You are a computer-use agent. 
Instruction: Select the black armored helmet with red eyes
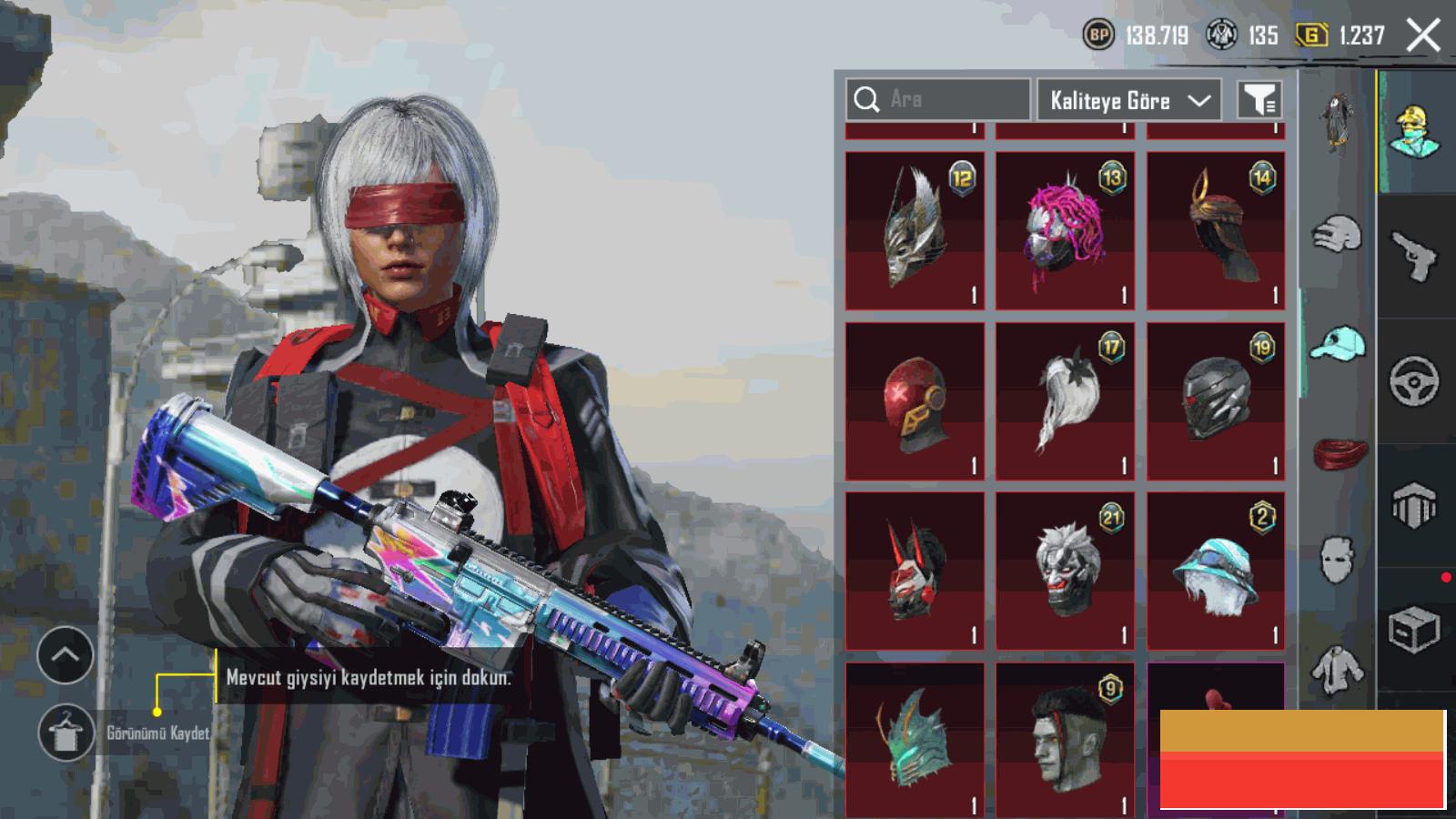[x=1216, y=401]
